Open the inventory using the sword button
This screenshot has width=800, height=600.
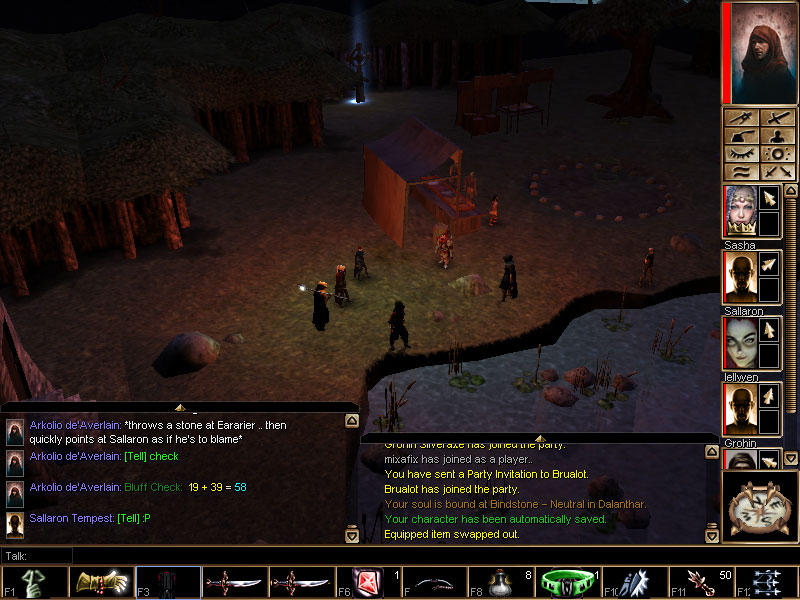coord(775,118)
